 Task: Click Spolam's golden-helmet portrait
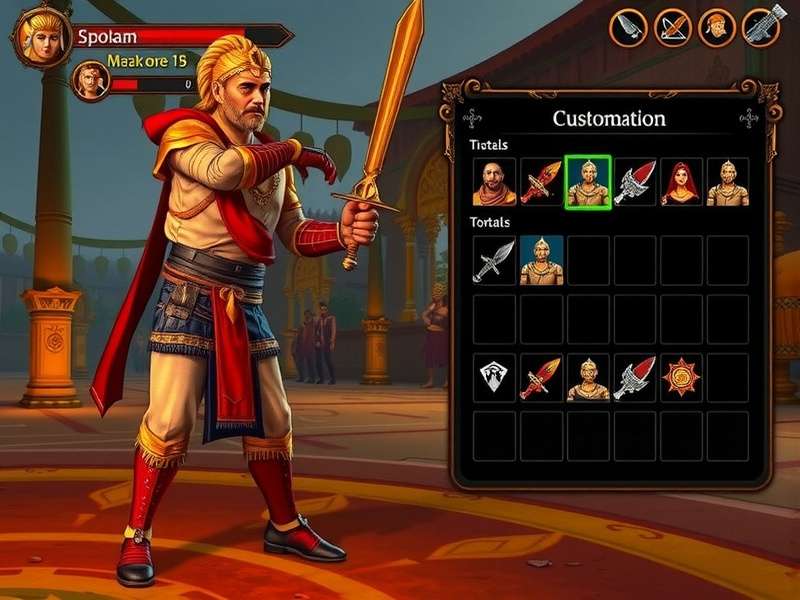point(41,37)
